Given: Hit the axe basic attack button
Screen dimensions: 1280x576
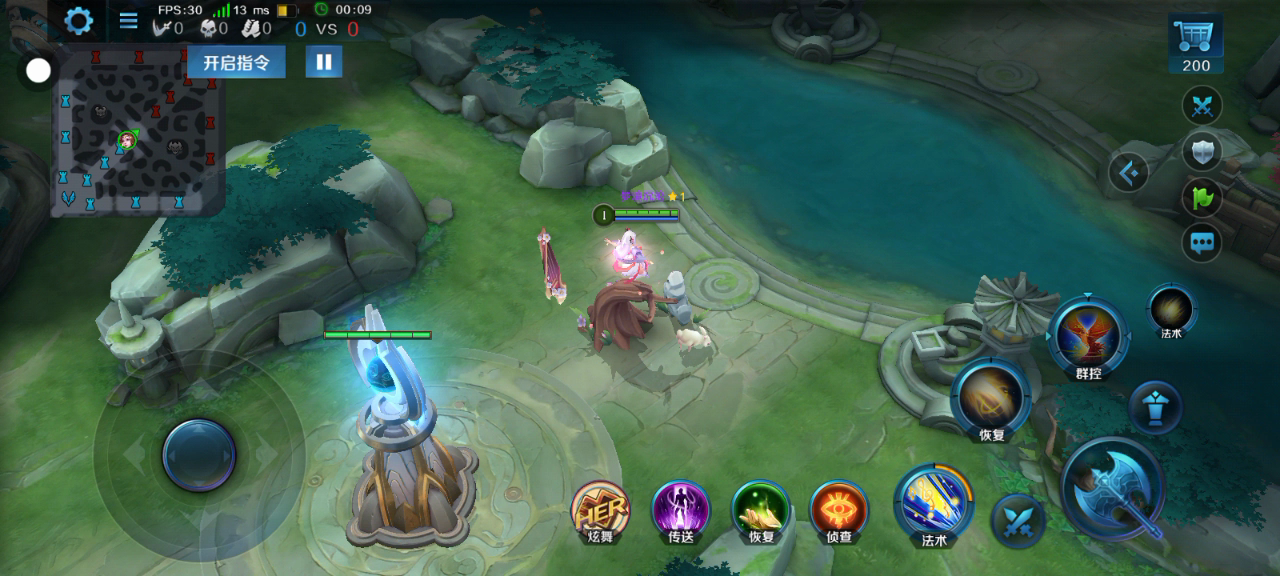Looking at the screenshot, I should 1113,487.
